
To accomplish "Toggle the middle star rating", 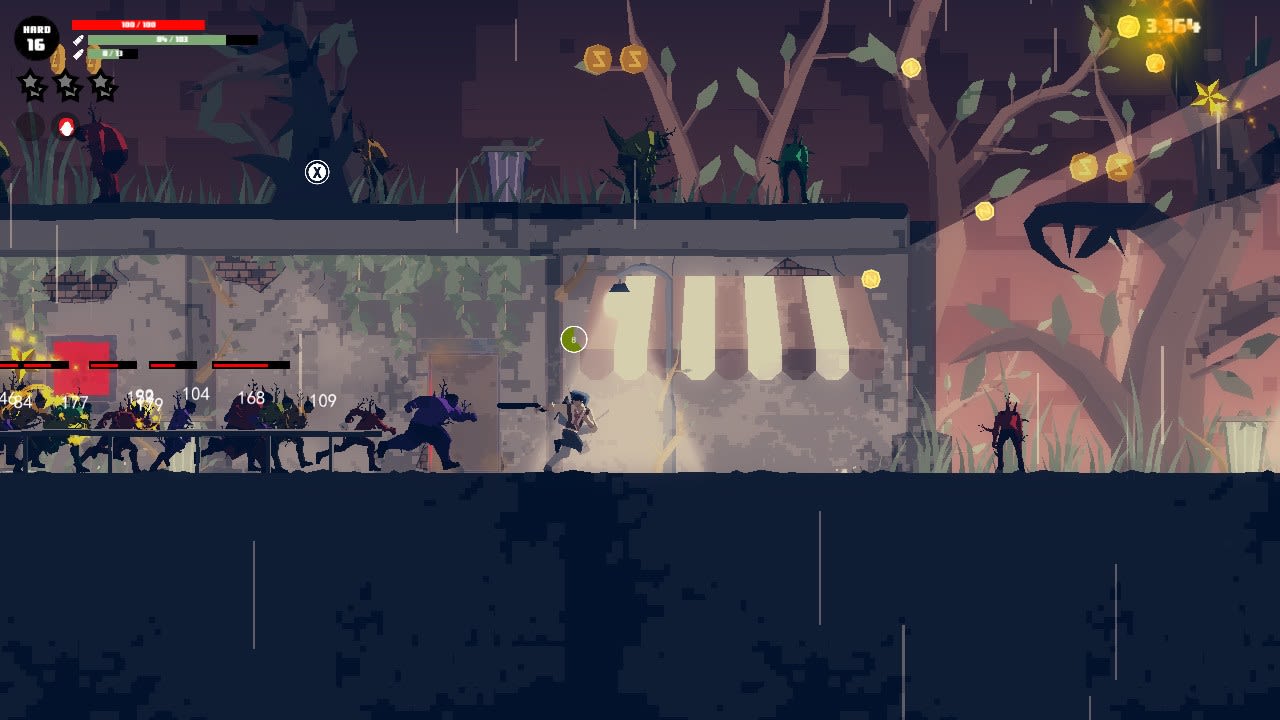I will tap(67, 87).
